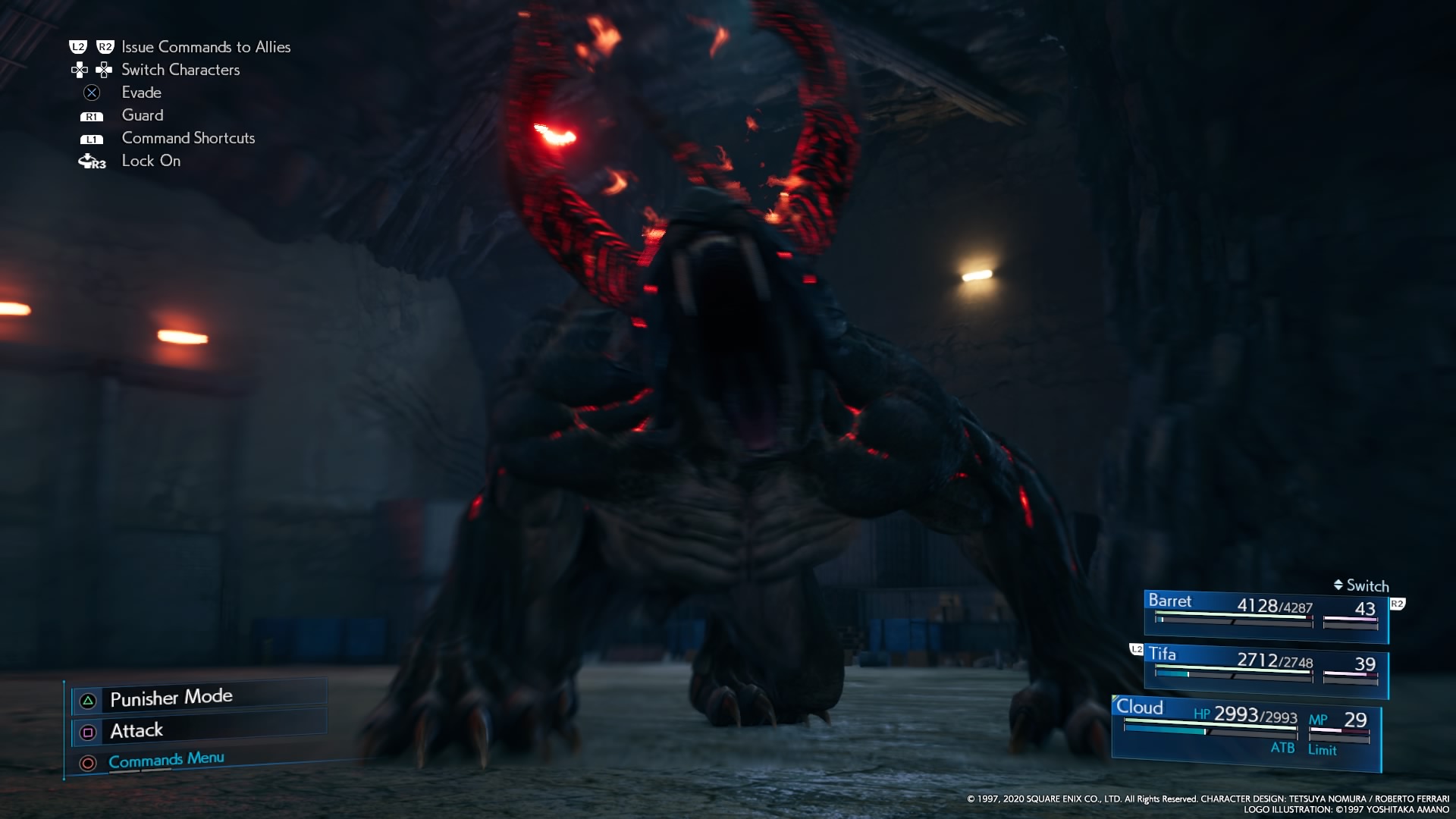The image size is (1456, 819).
Task: Click the R1 icon beside Guard
Action: (91, 115)
